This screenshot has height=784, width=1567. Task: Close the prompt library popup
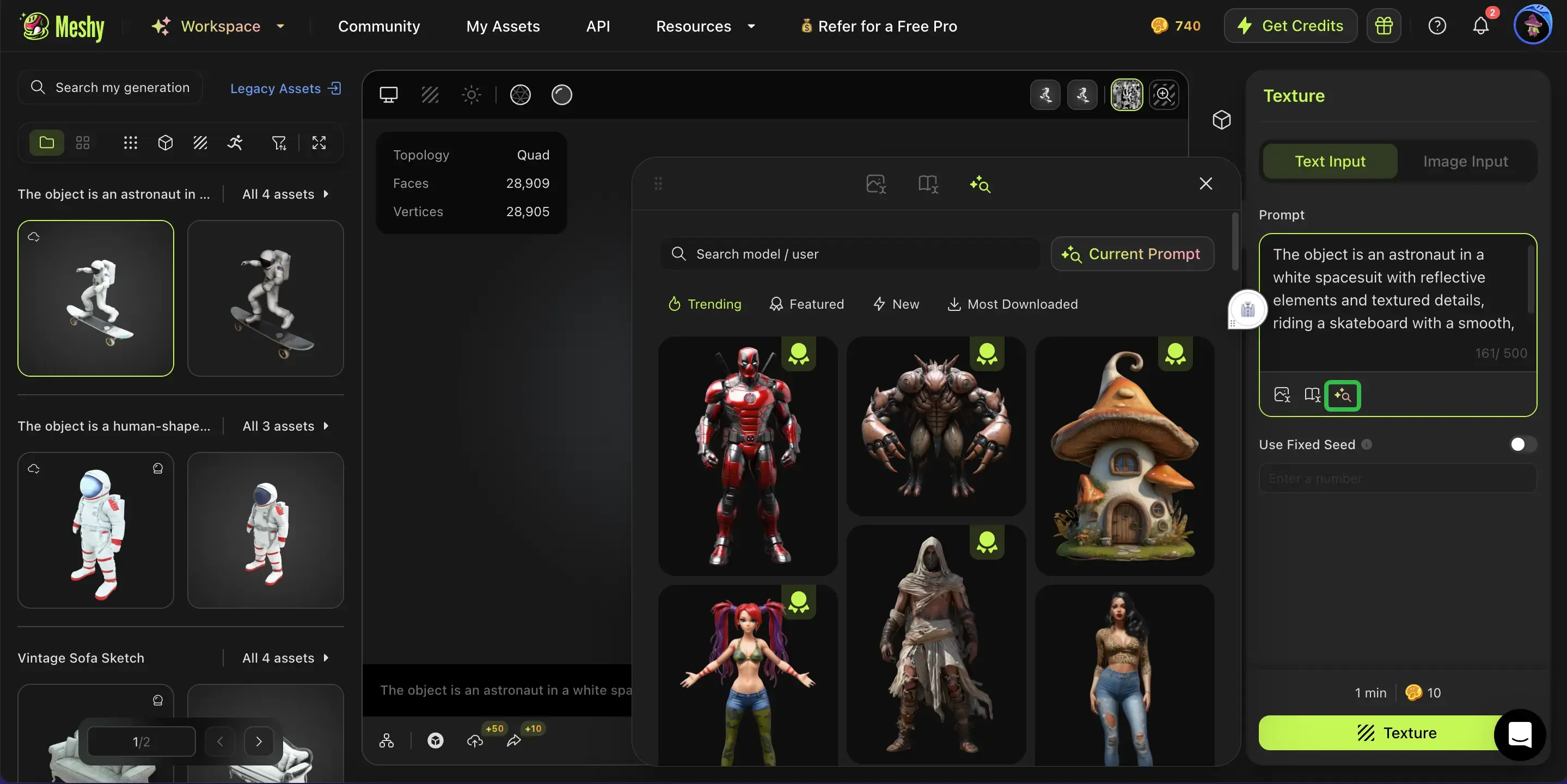(1205, 183)
